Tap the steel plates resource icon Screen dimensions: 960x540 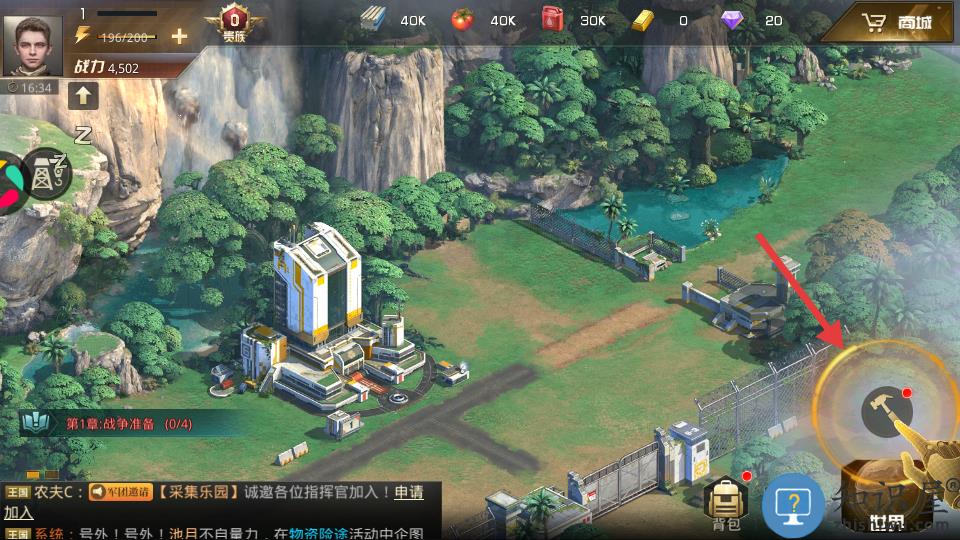[374, 20]
